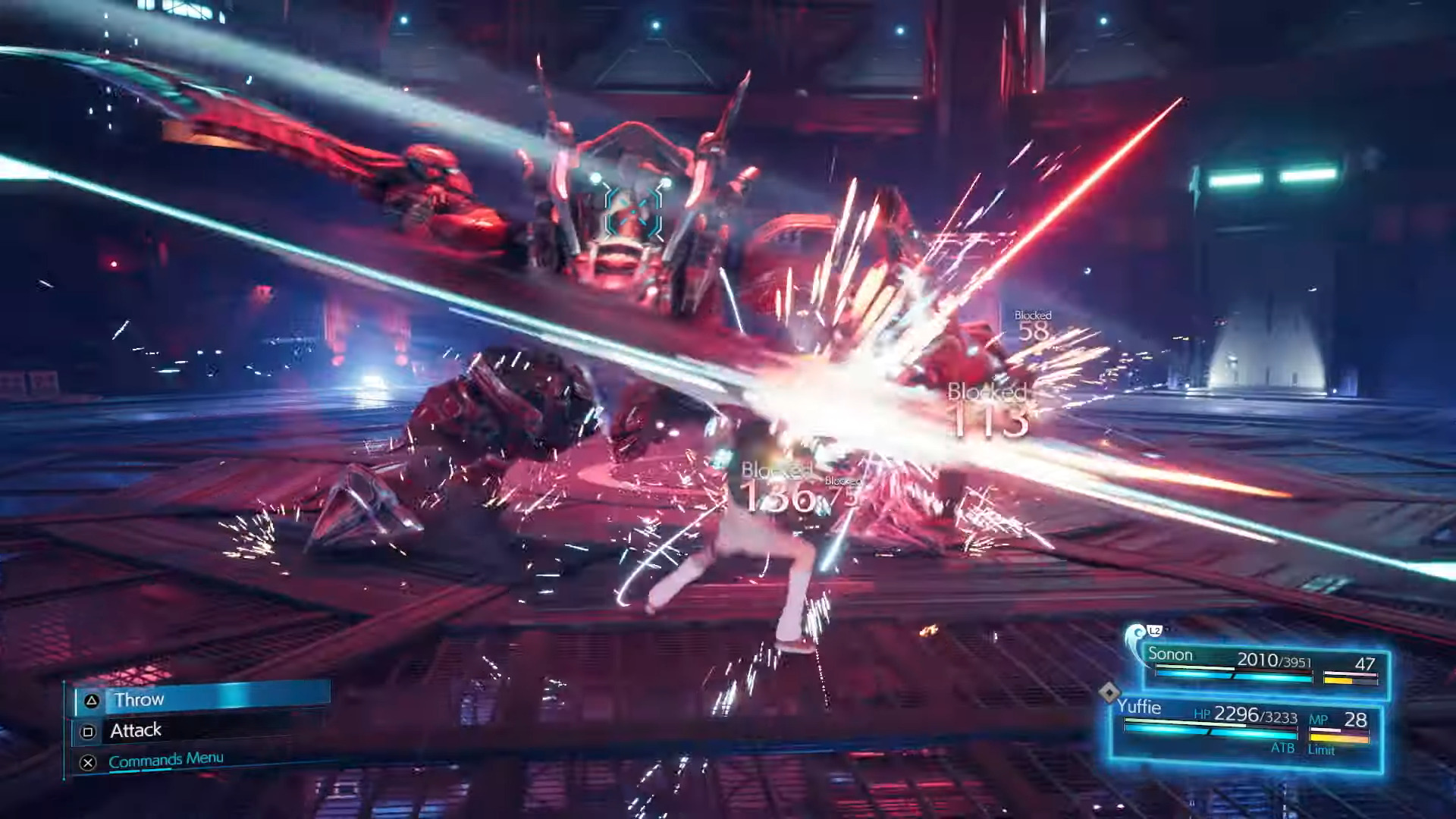This screenshot has height=819, width=1456.
Task: Click the ATB label icon under Yuffie's bars
Action: point(1283,748)
